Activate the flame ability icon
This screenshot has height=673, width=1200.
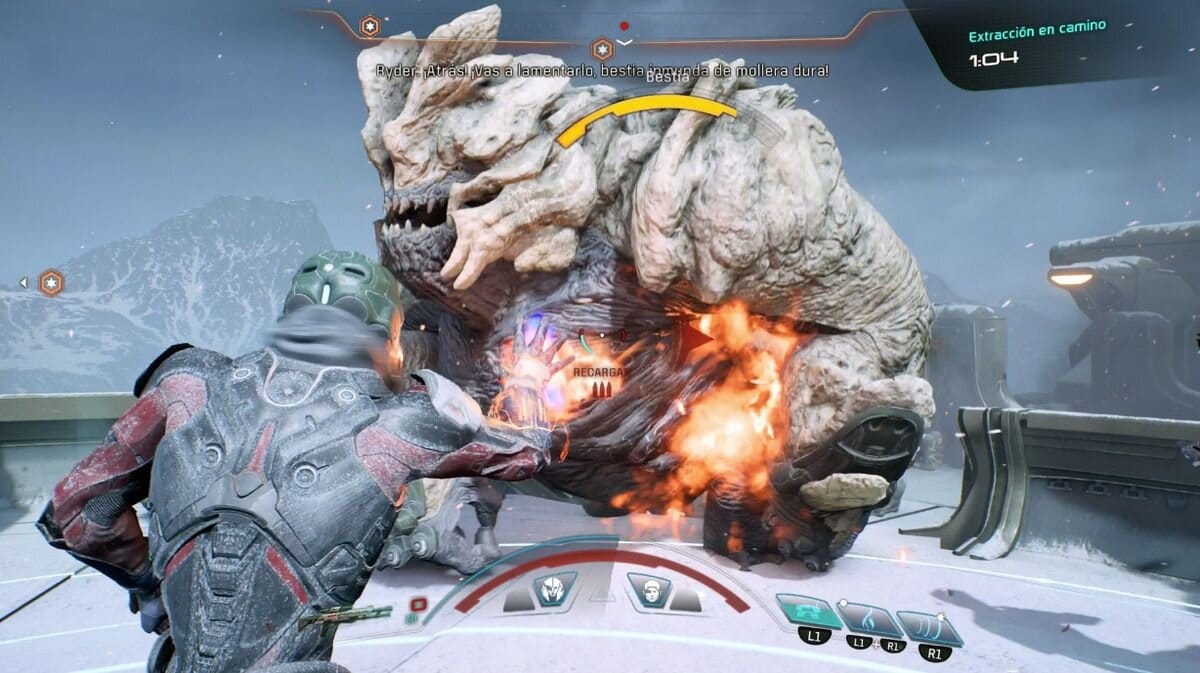(x=868, y=620)
